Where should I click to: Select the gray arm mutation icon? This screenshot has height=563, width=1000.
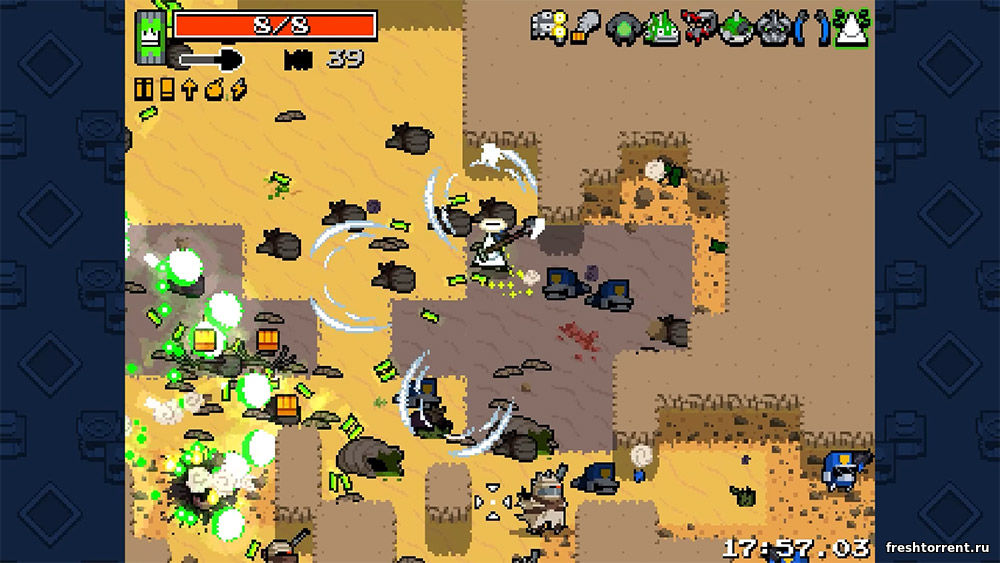tap(587, 27)
